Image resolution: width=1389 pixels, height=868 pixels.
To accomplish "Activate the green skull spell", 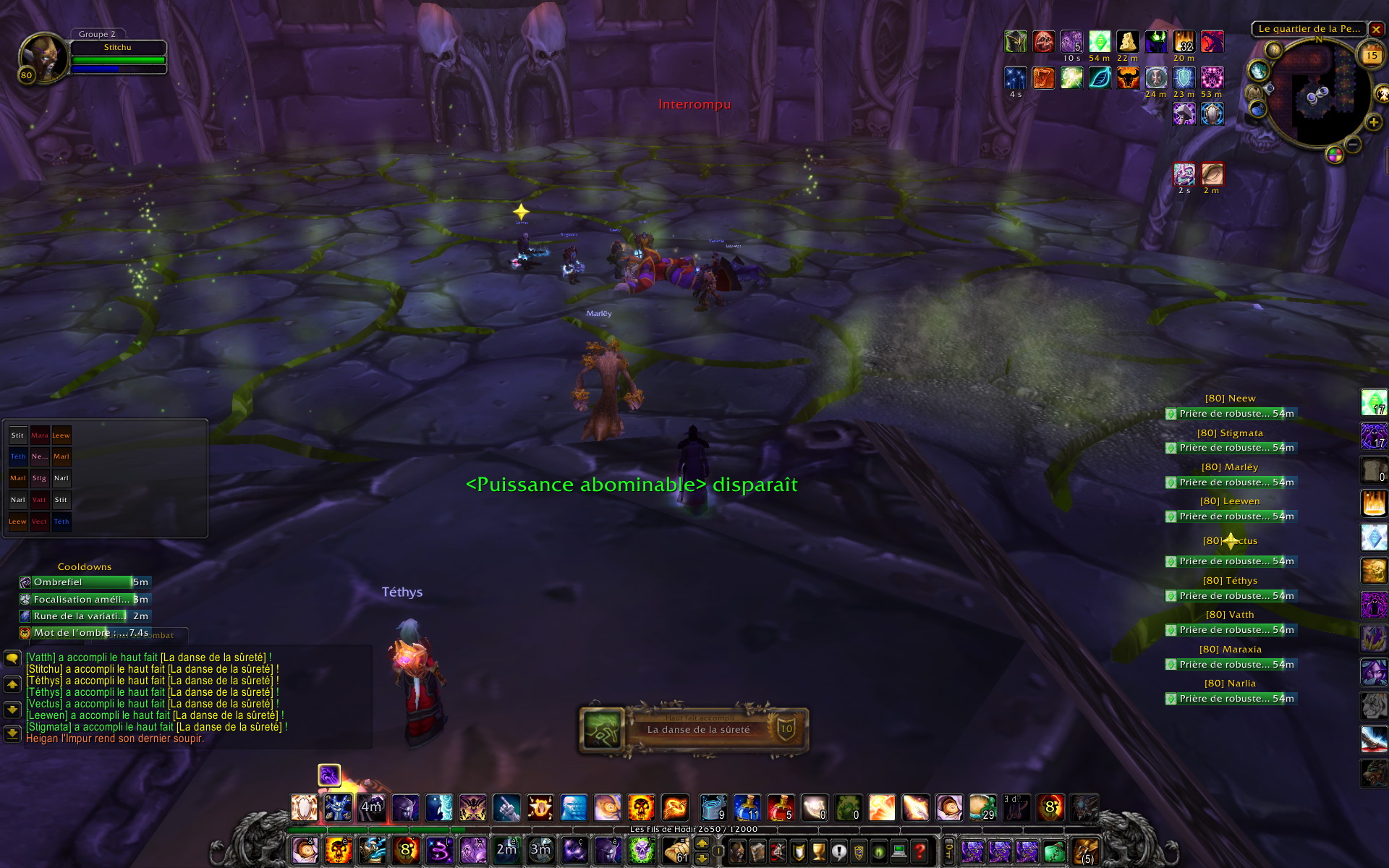I will point(641,851).
